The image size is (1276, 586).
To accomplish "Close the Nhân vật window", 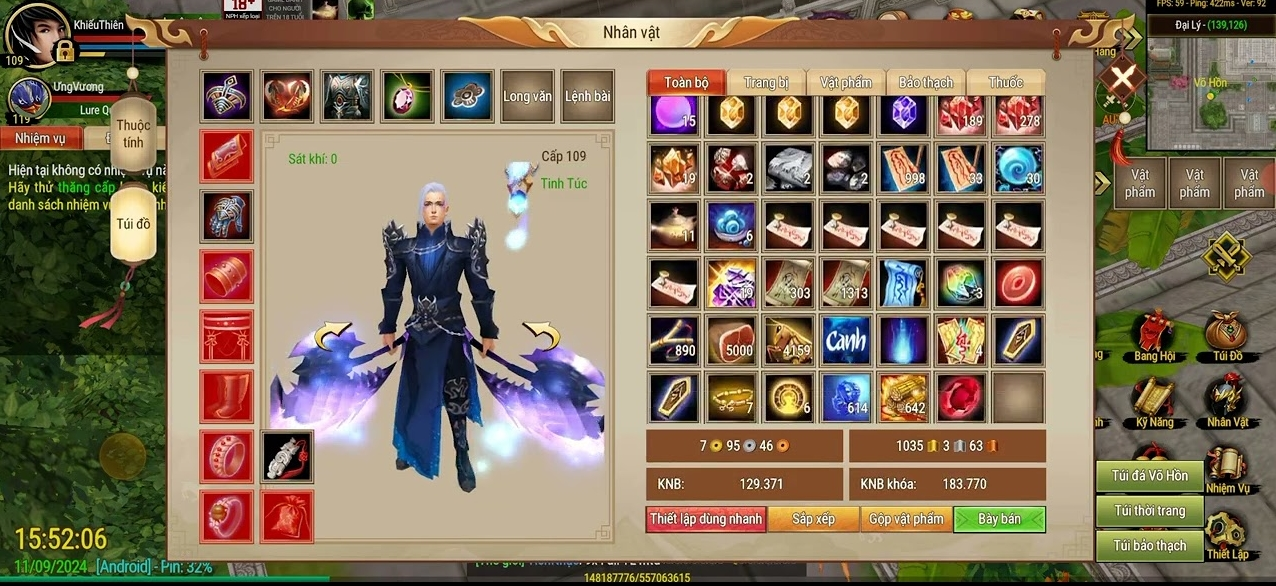I will pos(1123,77).
